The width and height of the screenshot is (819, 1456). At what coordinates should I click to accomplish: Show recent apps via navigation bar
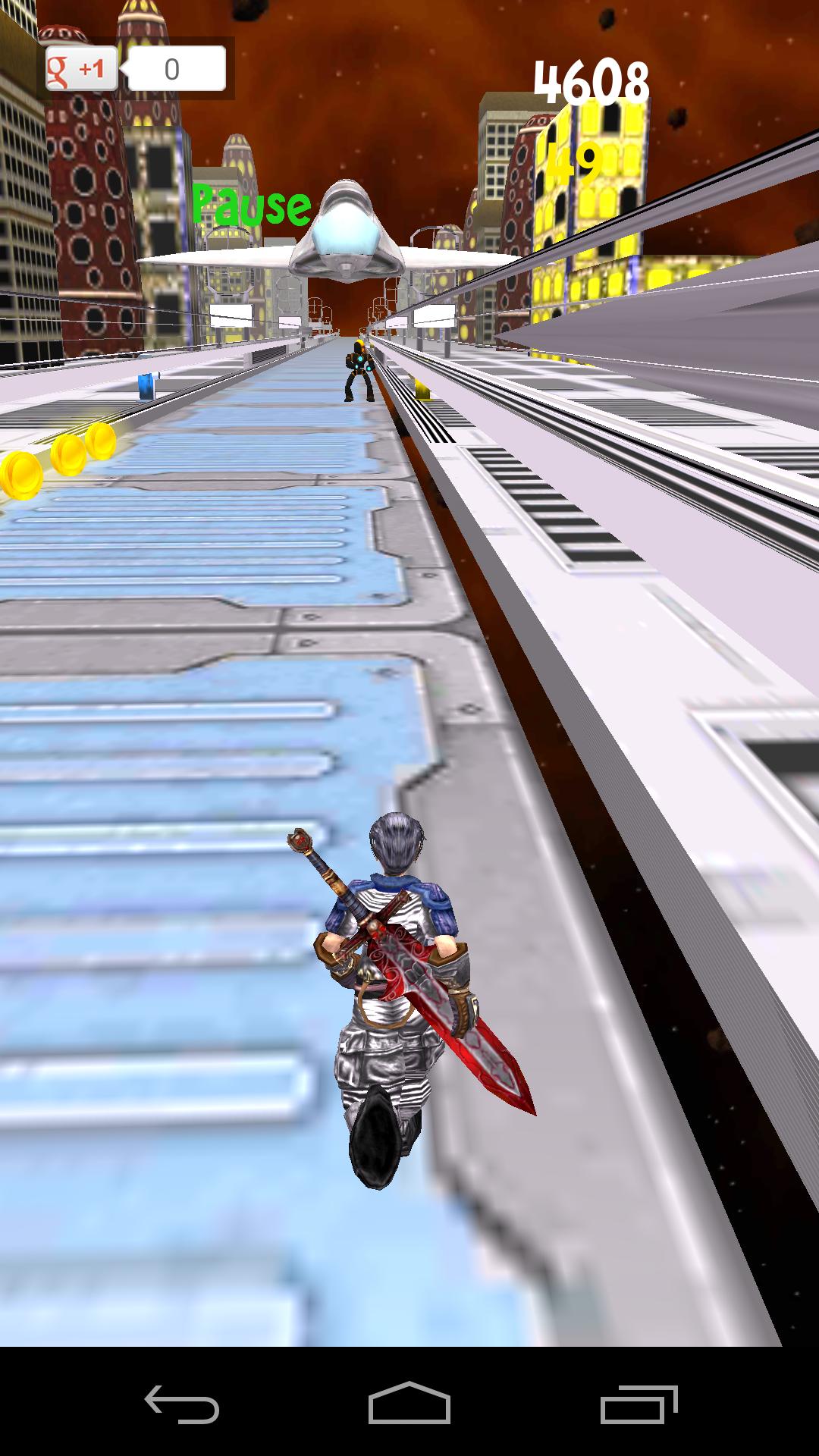[x=639, y=1404]
